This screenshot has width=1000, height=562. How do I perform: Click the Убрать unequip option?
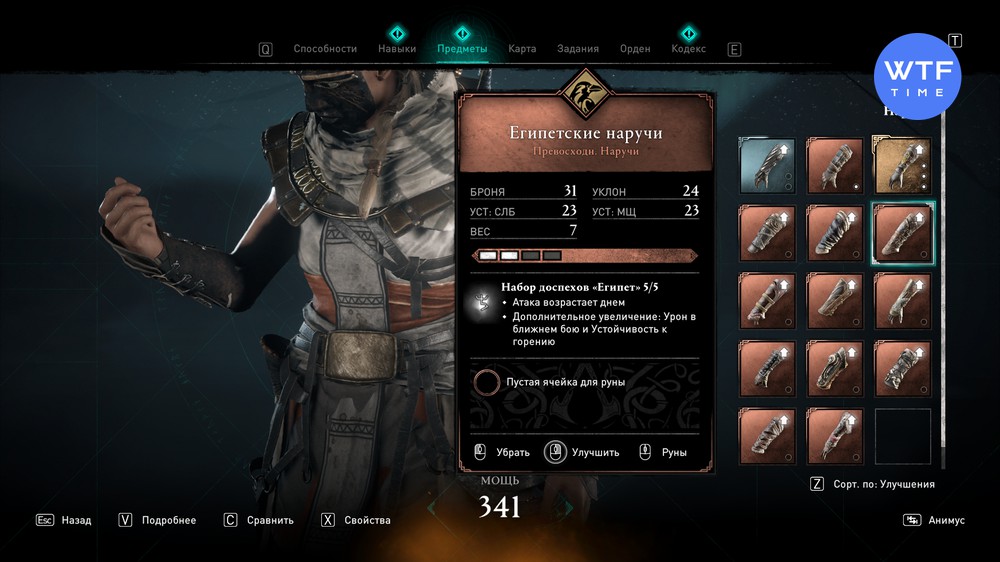click(x=501, y=452)
